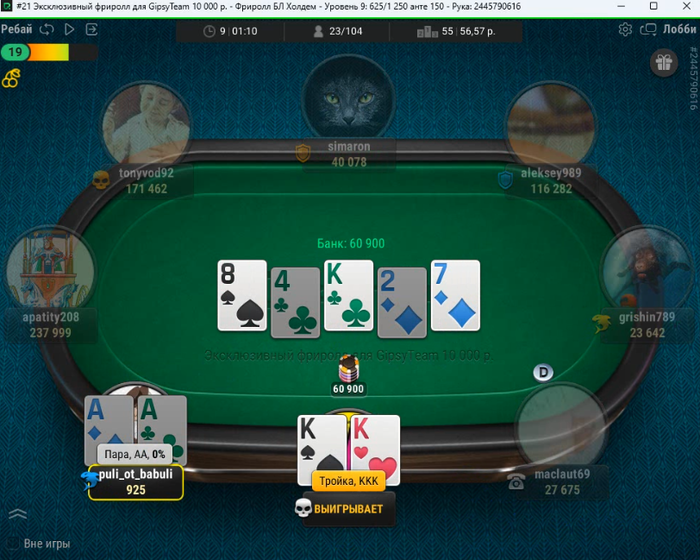Click the exit table door icon

click(x=92, y=29)
